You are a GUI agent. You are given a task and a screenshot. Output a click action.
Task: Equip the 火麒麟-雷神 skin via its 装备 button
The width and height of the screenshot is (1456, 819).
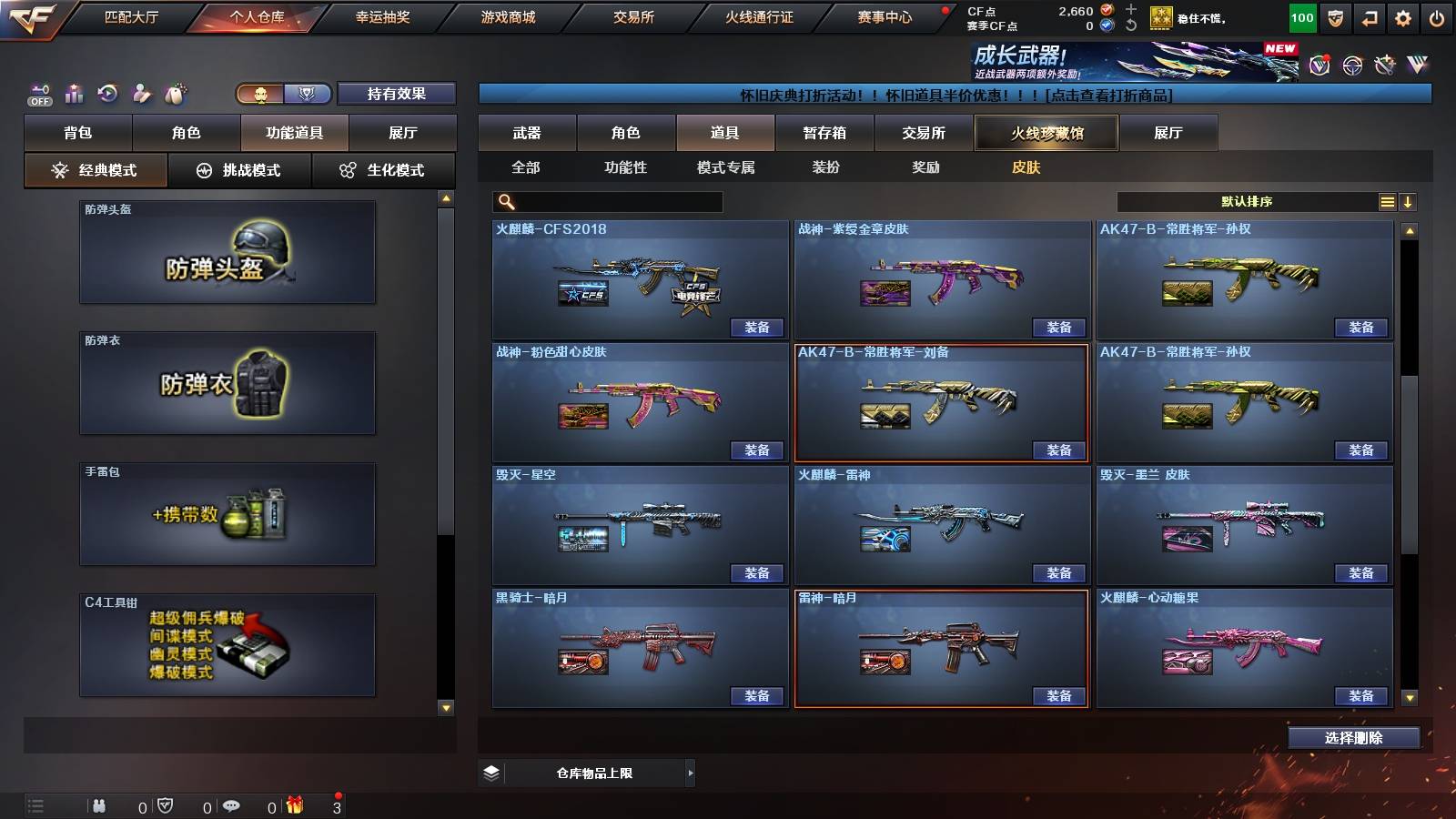pos(1058,573)
